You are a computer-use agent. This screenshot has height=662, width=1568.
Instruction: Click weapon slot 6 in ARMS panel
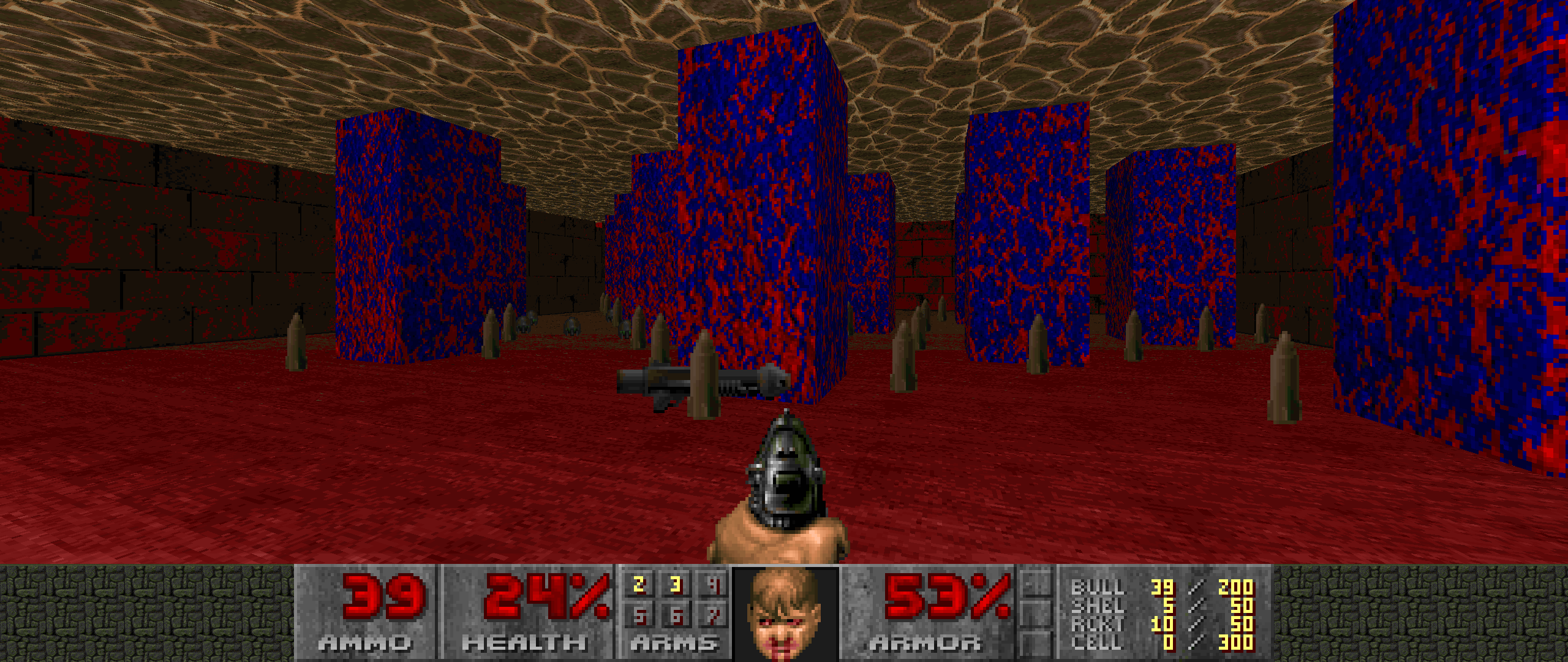tap(676, 615)
